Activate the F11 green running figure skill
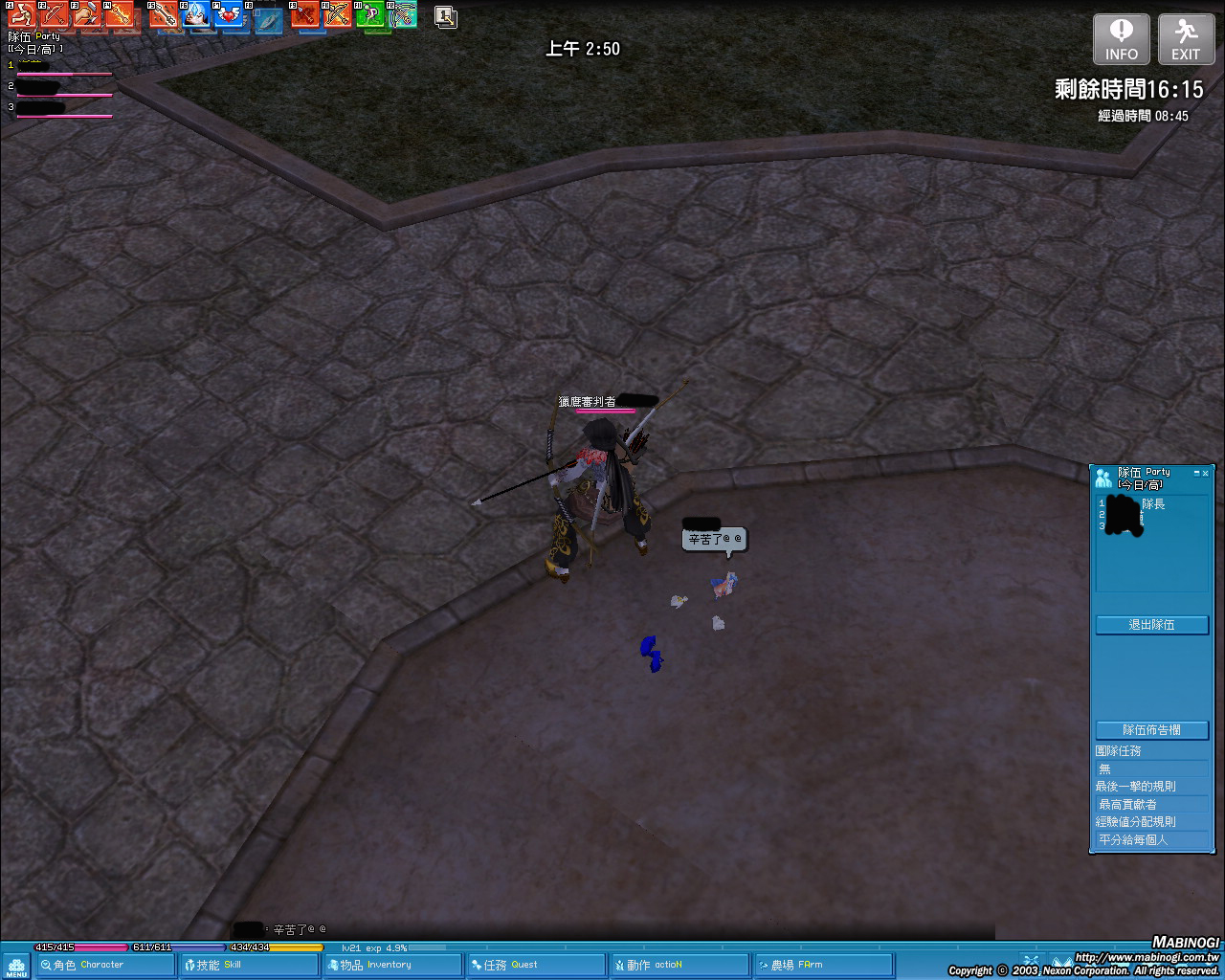 (x=370, y=14)
